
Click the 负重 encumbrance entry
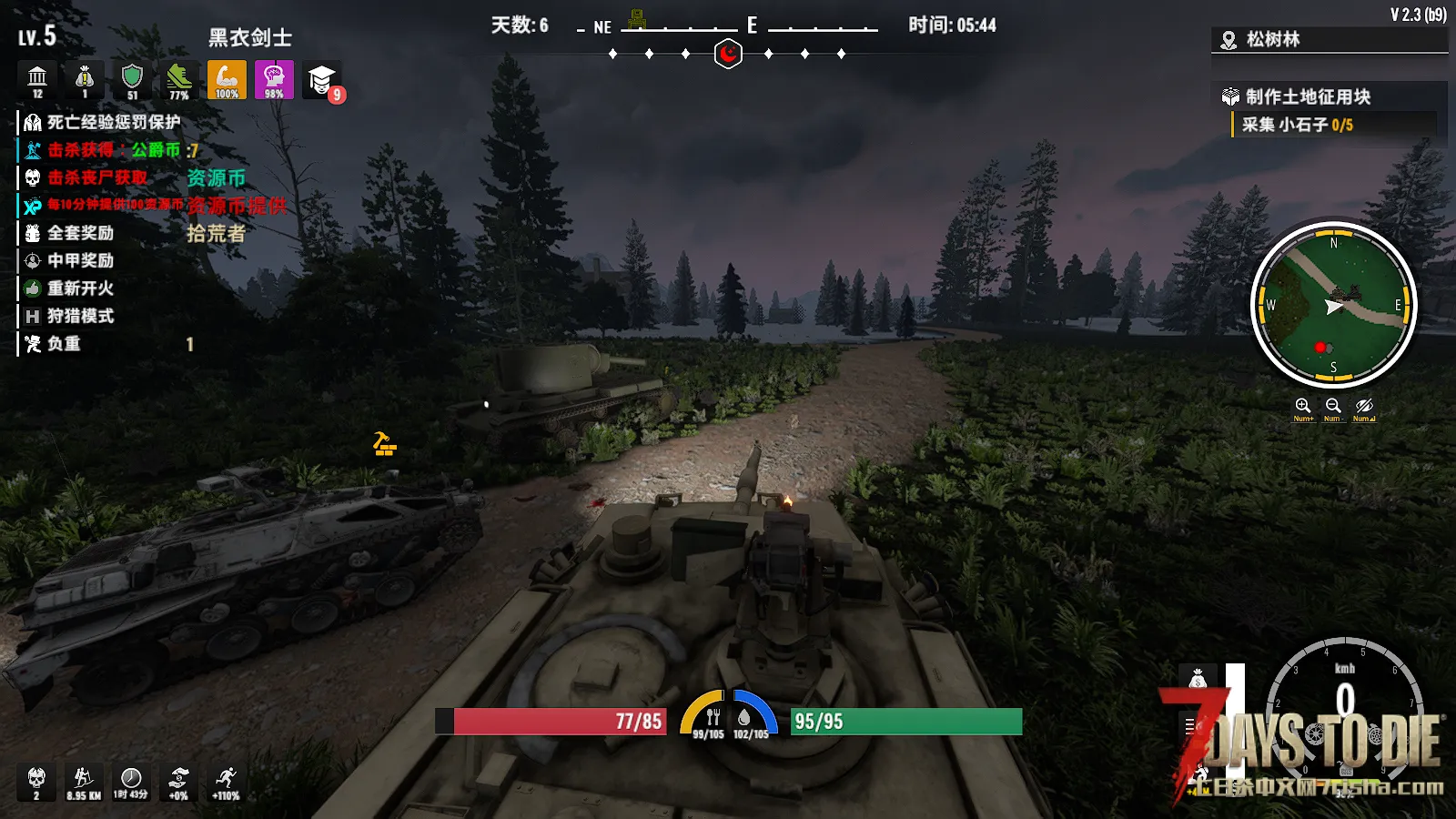point(64,344)
